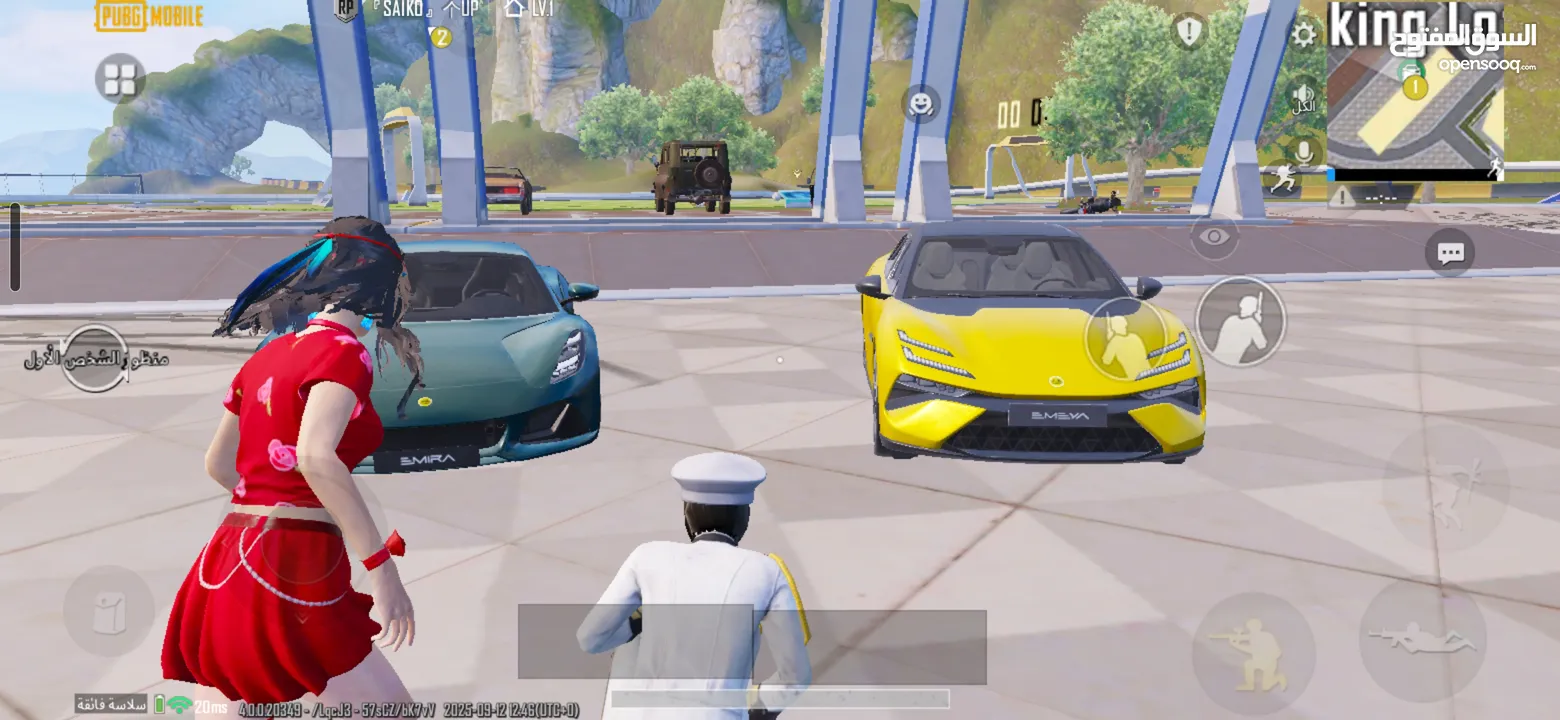This screenshot has width=1560, height=720.
Task: Open the four-square grid menu button
Action: point(120,79)
